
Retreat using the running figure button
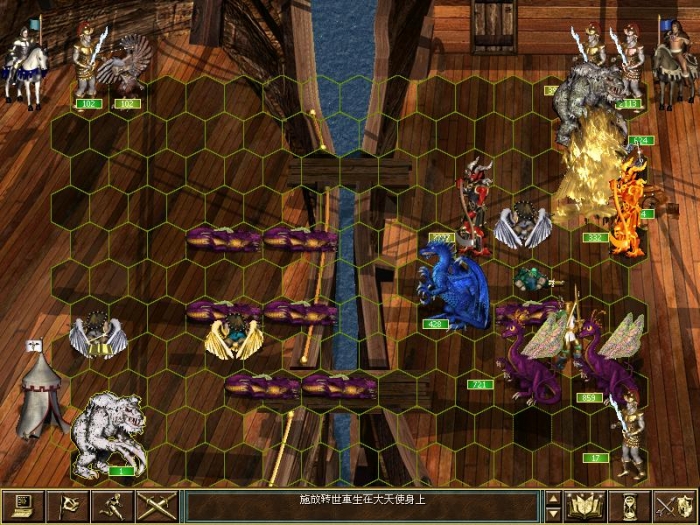(x=113, y=506)
